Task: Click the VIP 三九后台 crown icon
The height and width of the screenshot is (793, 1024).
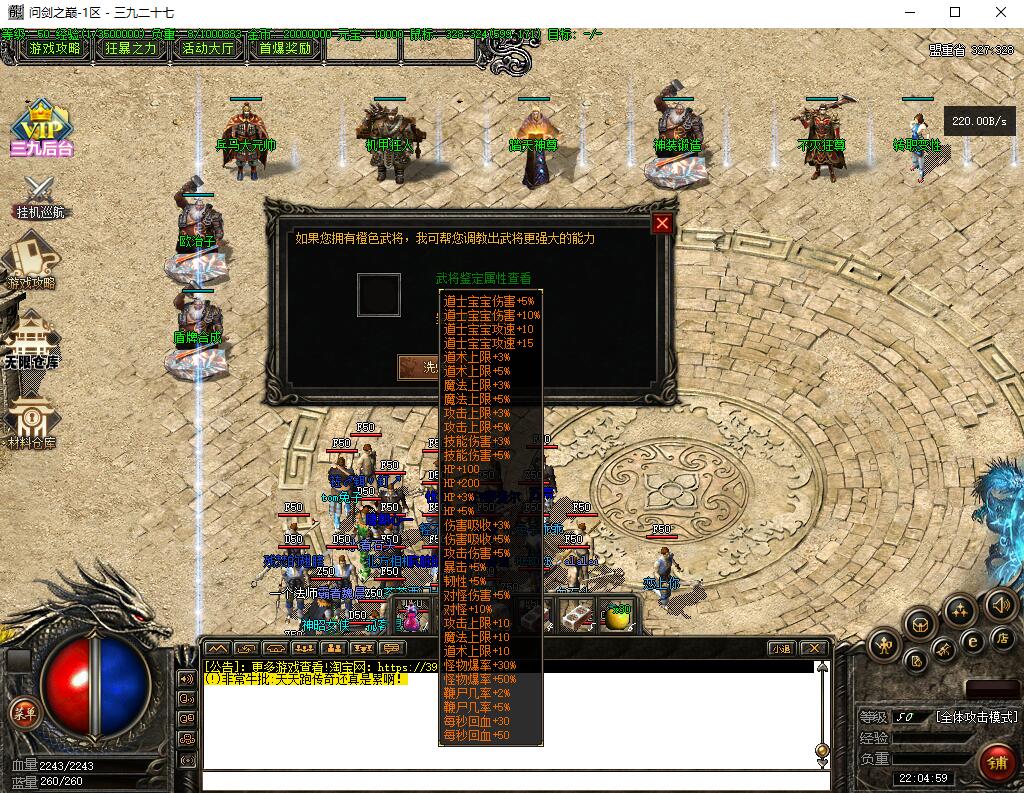Action: 41,127
